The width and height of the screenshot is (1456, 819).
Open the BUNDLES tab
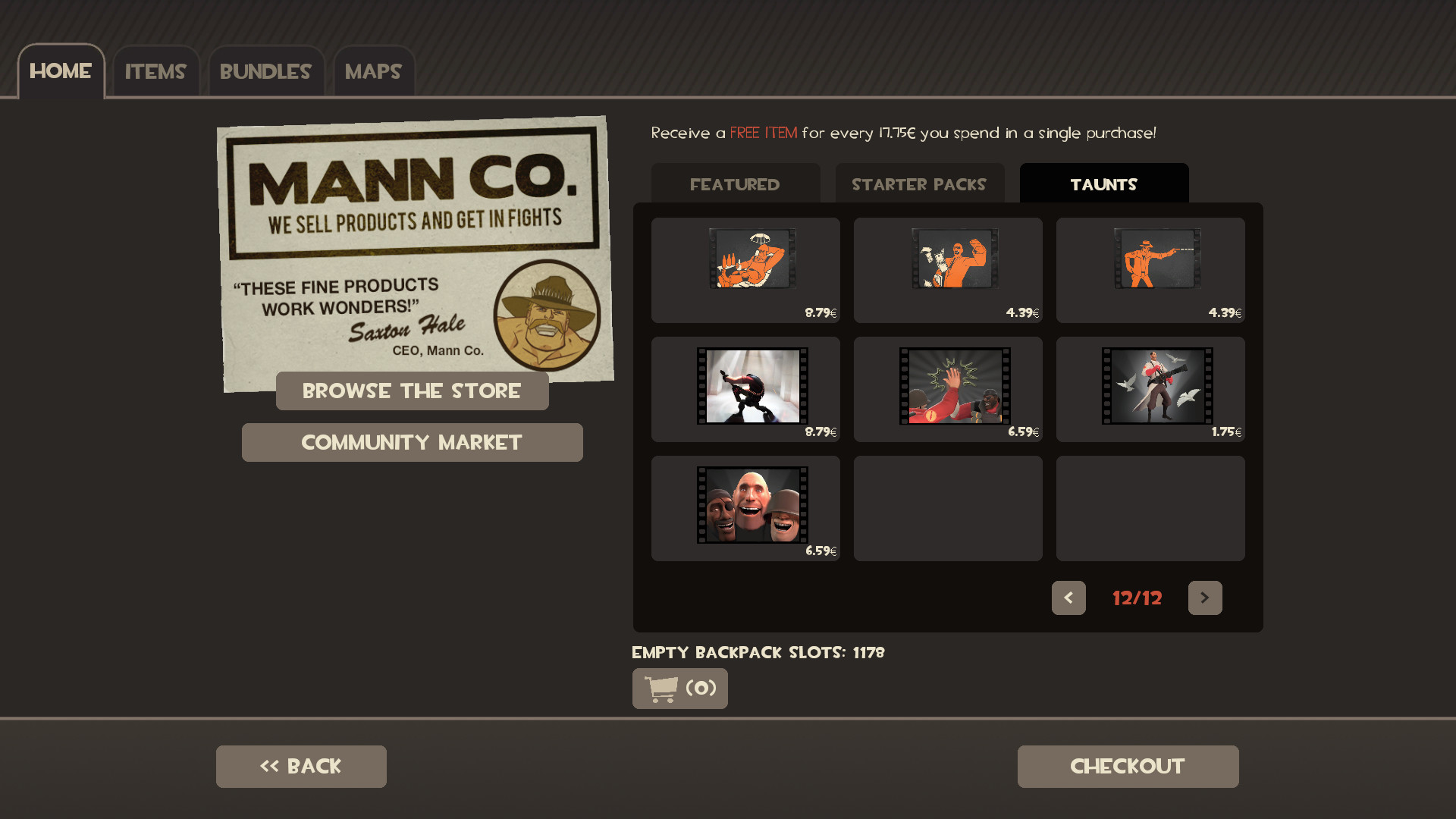(265, 71)
